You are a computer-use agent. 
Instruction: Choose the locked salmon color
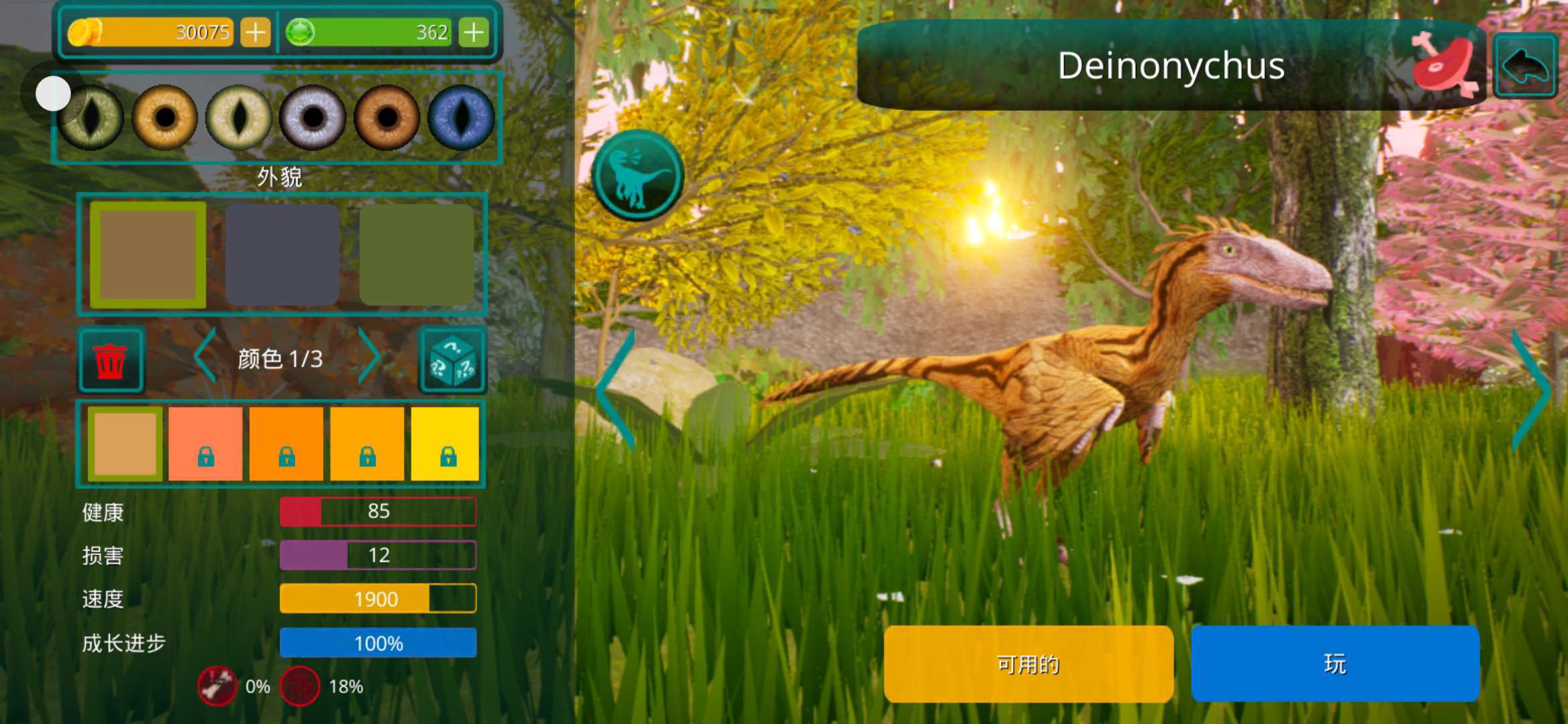[x=205, y=444]
